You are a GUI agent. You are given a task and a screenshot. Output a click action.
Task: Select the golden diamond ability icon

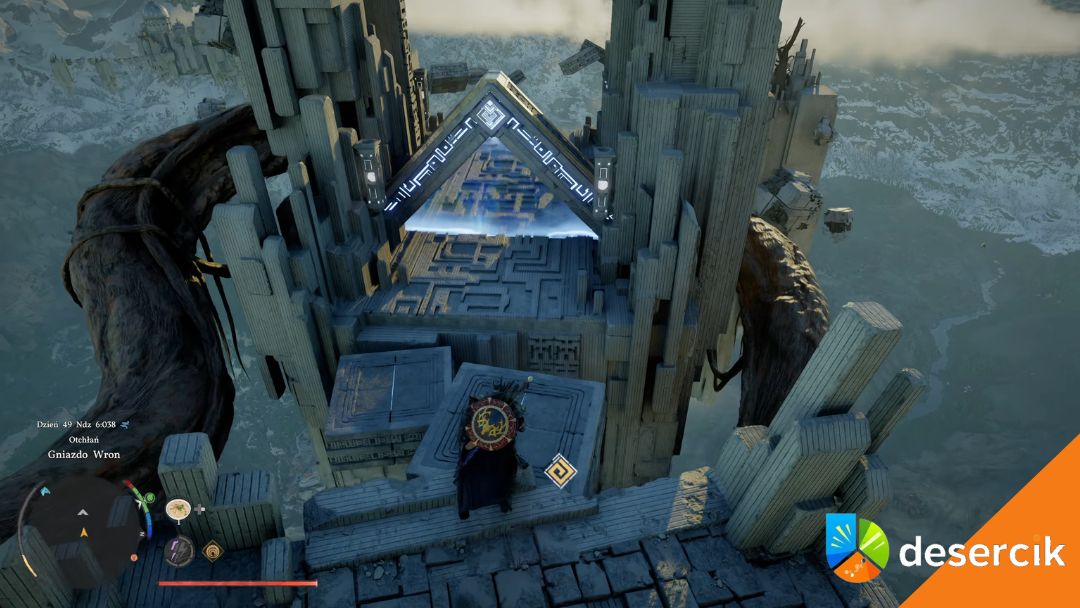pyautogui.click(x=212, y=549)
